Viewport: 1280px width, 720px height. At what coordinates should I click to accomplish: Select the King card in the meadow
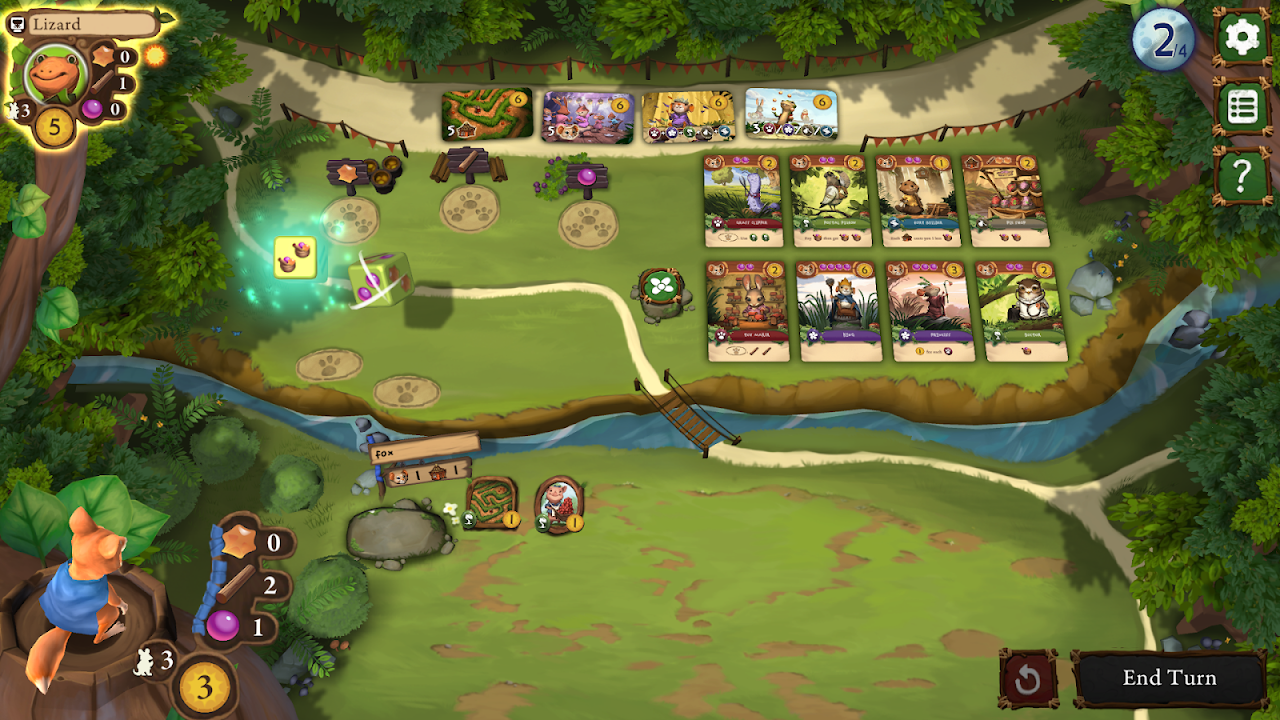point(838,310)
